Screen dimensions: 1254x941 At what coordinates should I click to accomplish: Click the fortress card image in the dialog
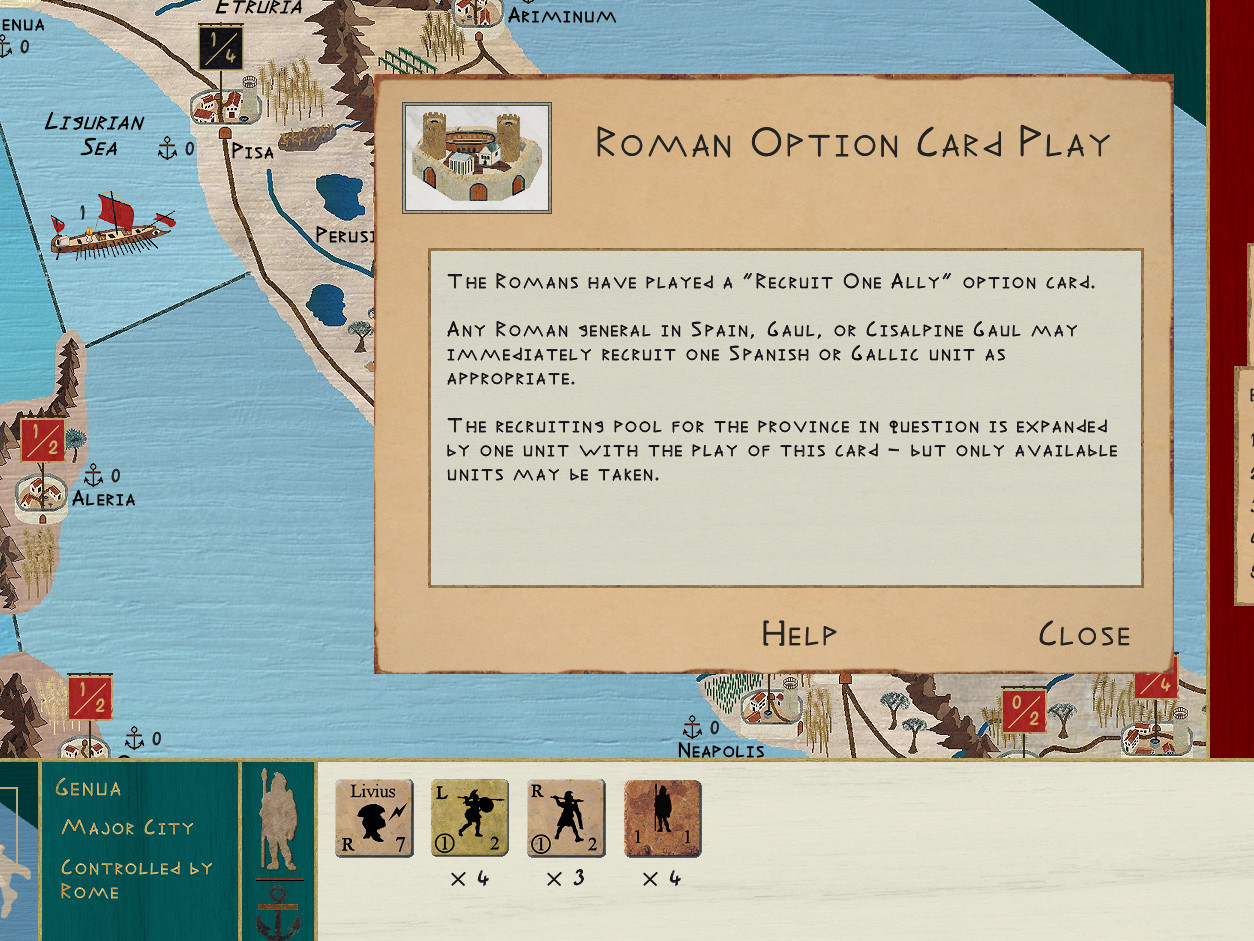(x=477, y=158)
